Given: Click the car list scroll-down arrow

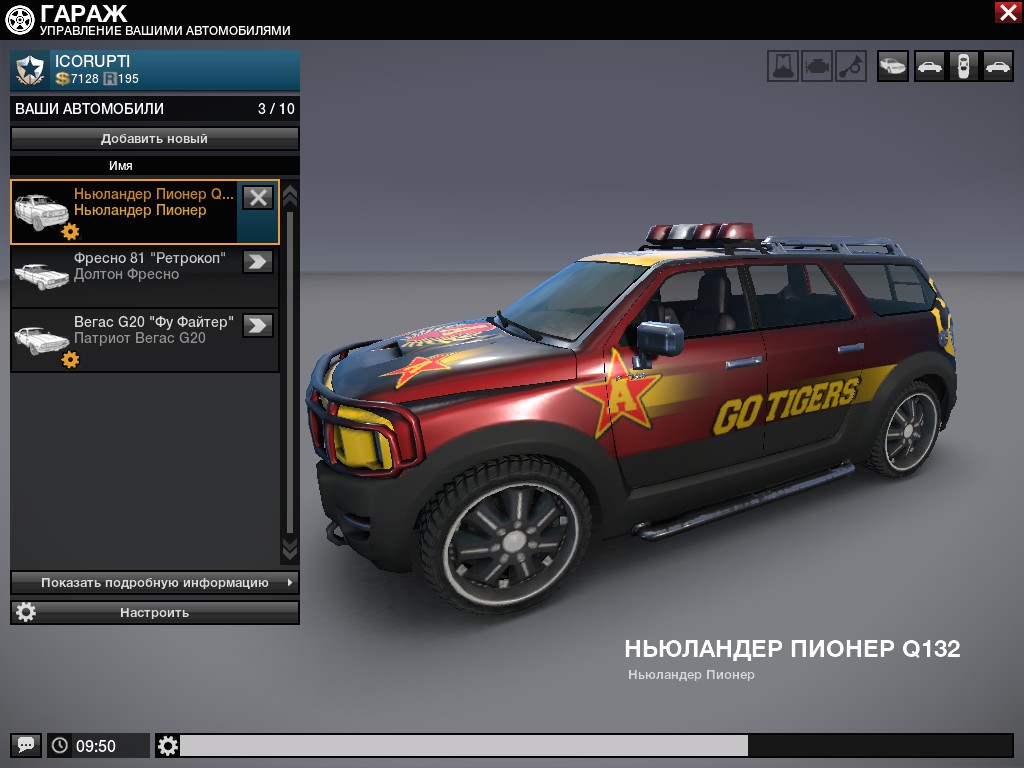Looking at the screenshot, I should 290,549.
